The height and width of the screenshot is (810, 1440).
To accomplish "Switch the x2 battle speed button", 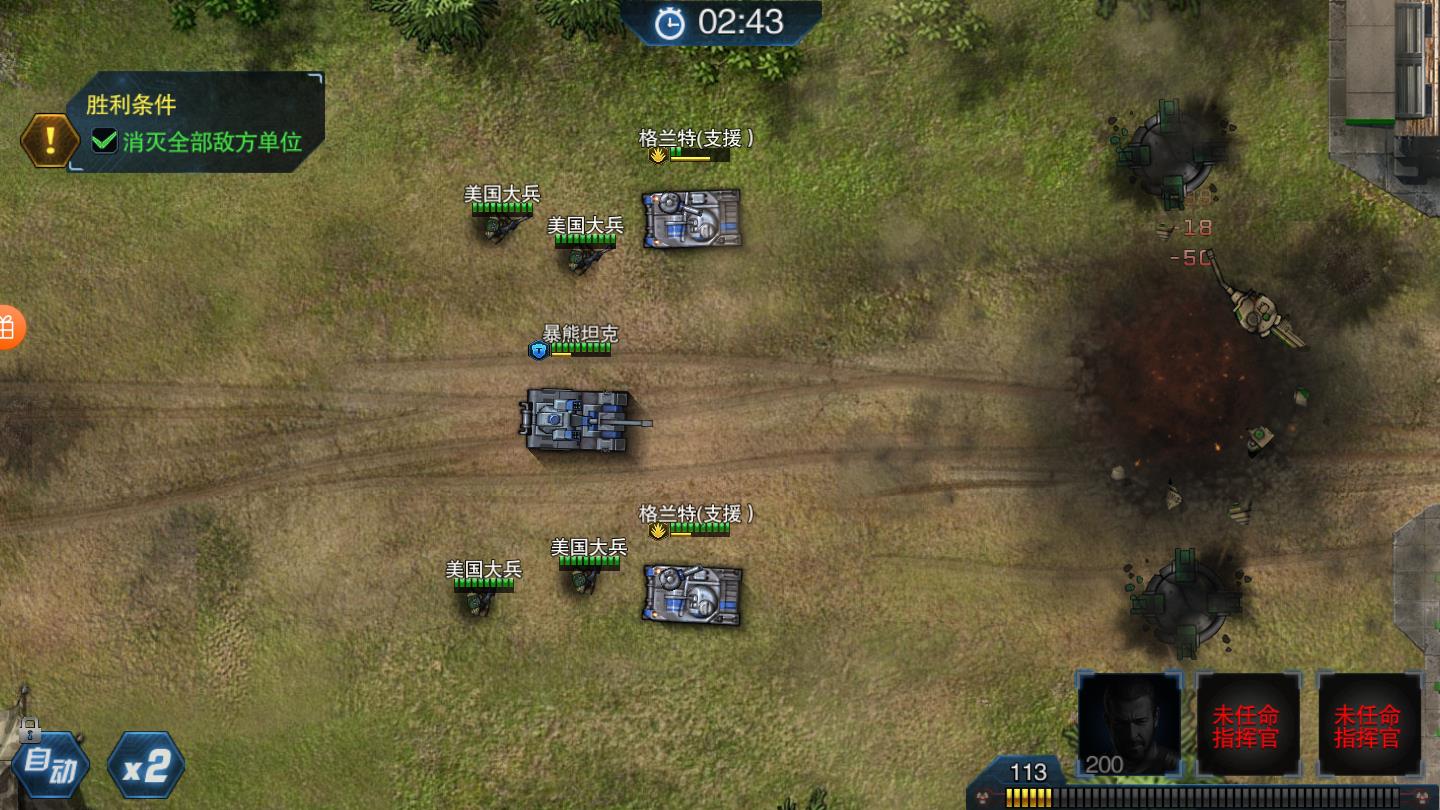I will [146, 766].
